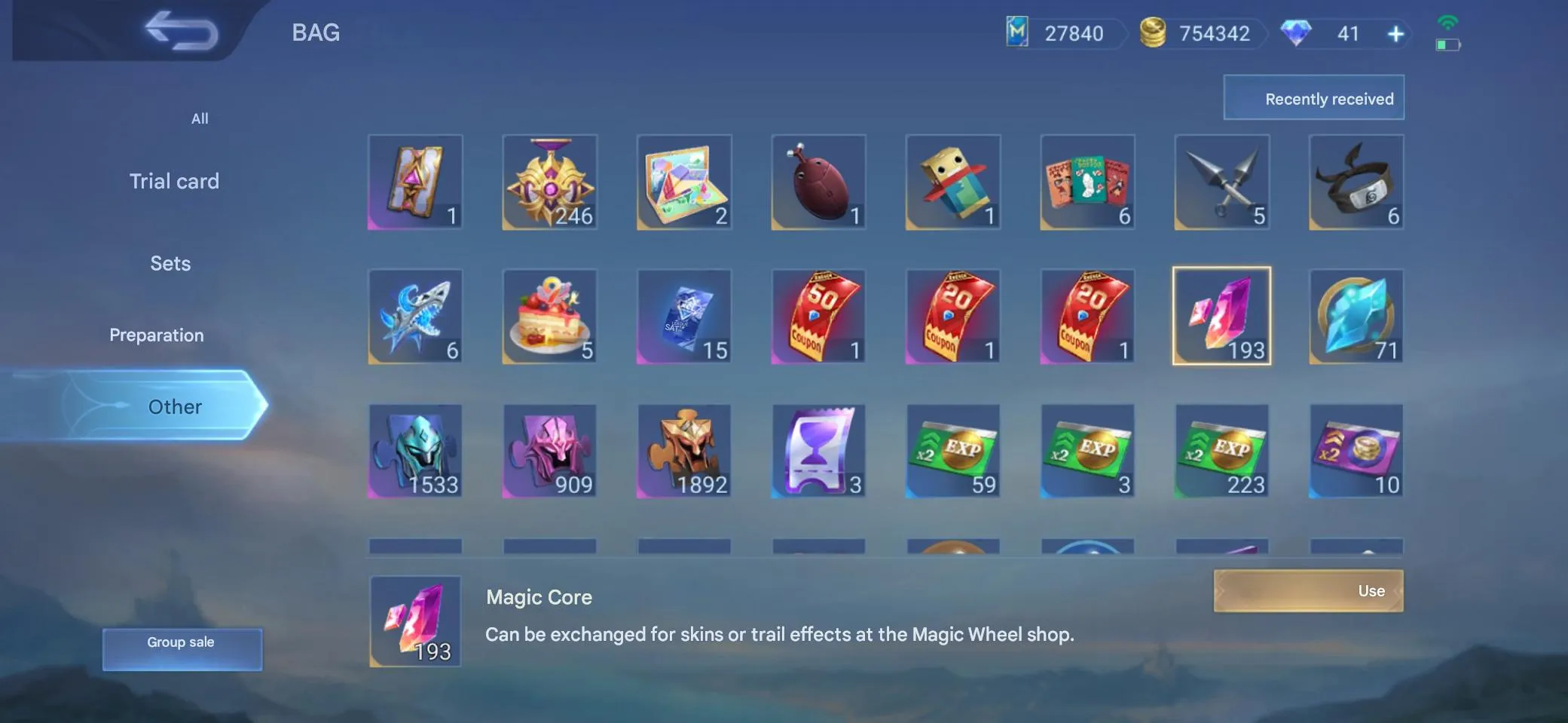
Task: Switch to the Trial card tab
Action: click(x=174, y=181)
